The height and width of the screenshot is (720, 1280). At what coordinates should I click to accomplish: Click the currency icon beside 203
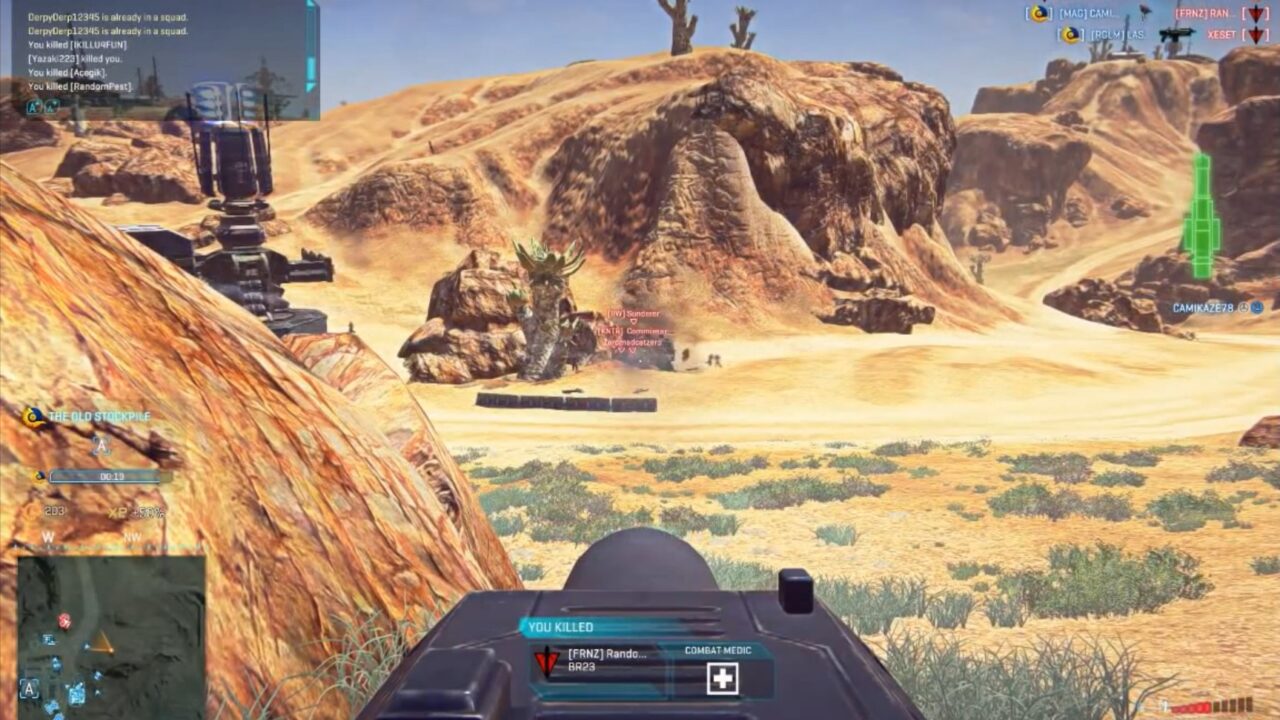34,511
